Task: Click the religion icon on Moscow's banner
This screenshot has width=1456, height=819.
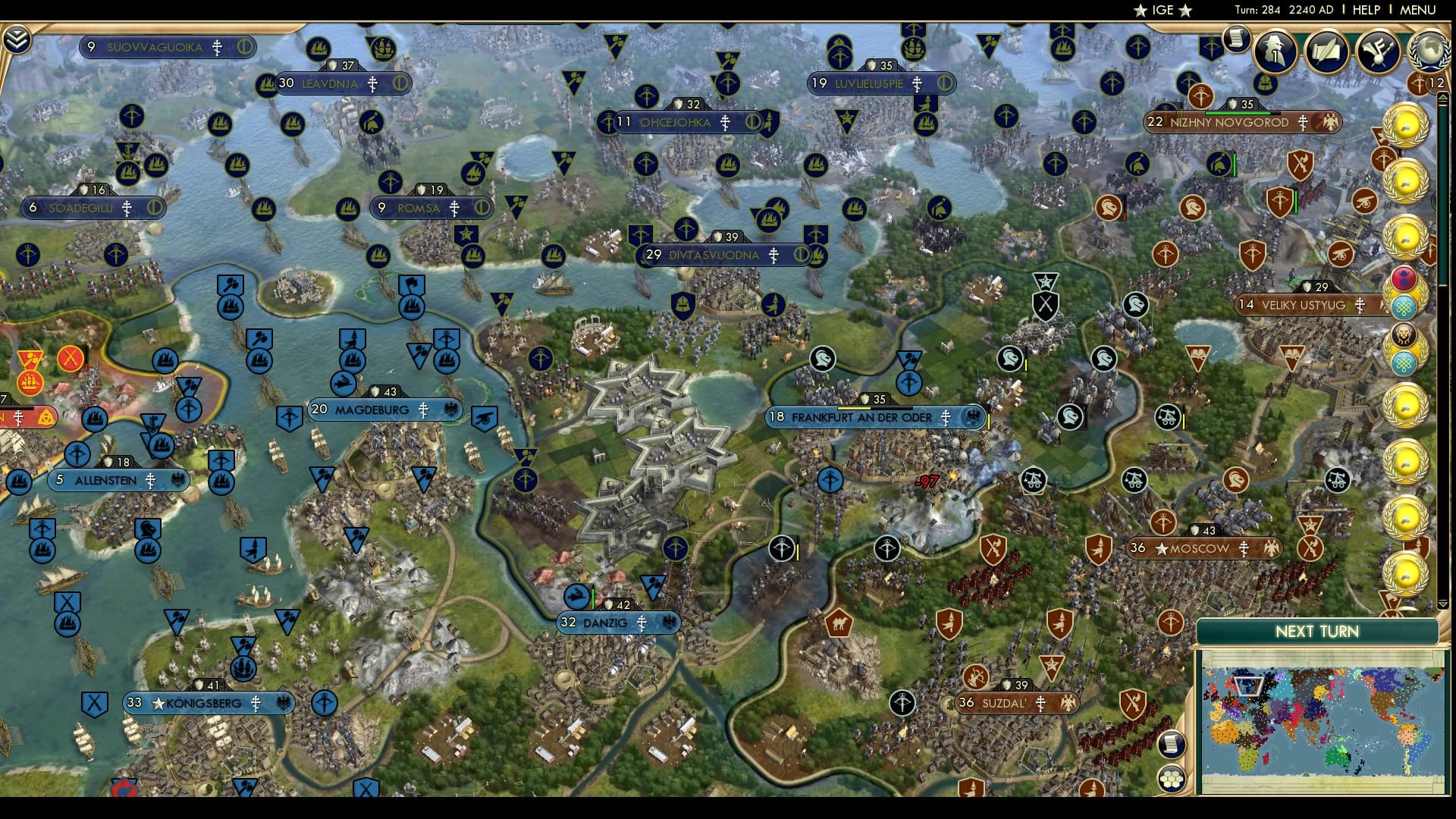Action: [x=1246, y=549]
